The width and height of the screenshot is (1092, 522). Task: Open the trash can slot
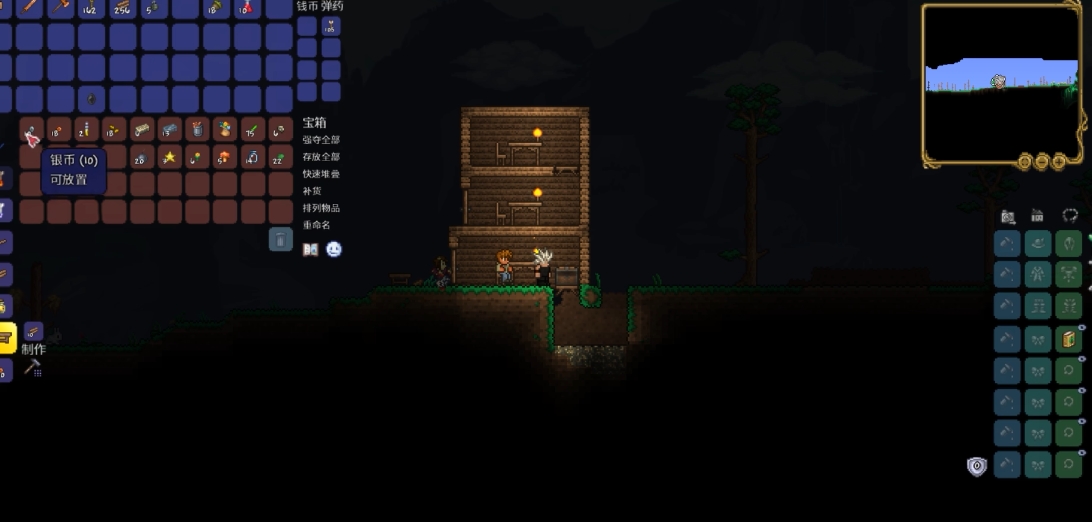pos(281,239)
